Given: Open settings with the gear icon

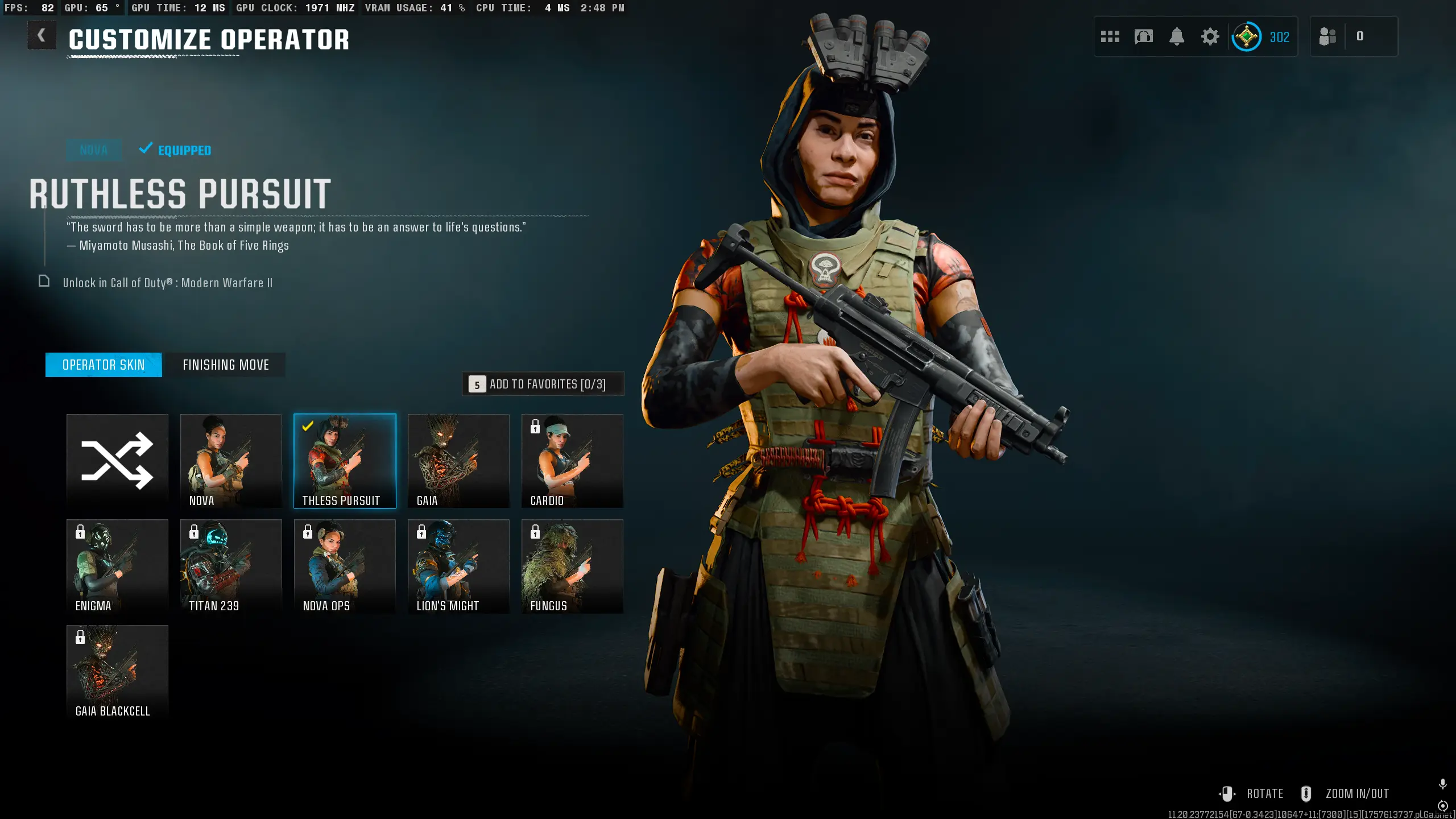Looking at the screenshot, I should point(1210,37).
